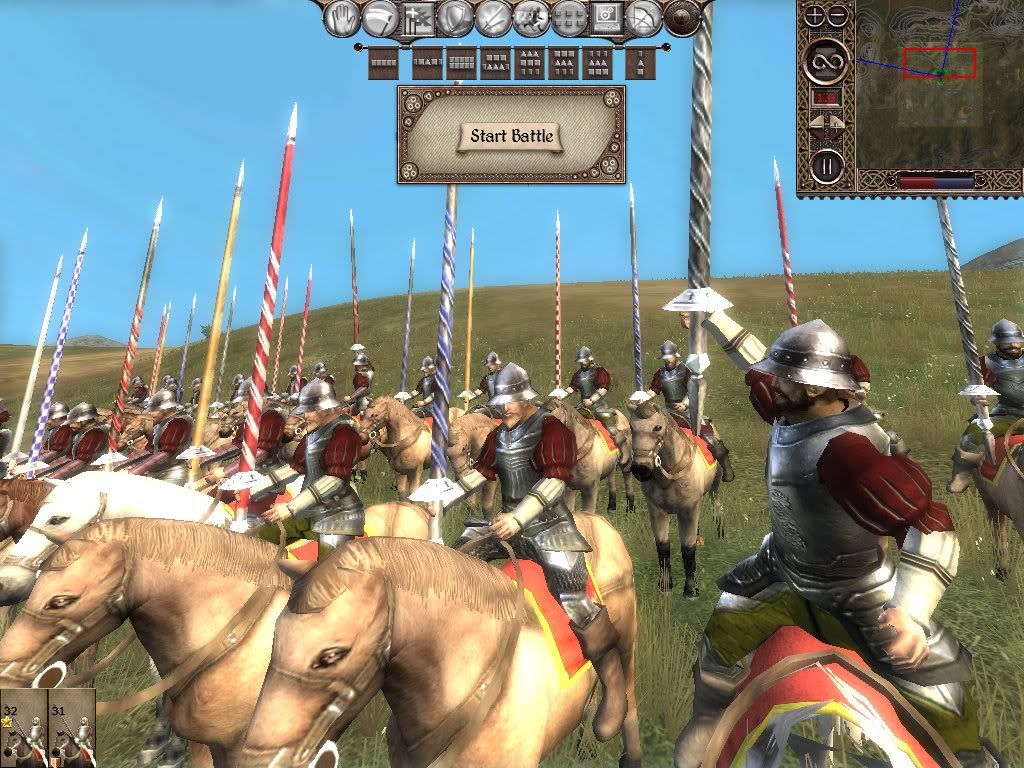Click the six-squares grid command button

click(569, 17)
